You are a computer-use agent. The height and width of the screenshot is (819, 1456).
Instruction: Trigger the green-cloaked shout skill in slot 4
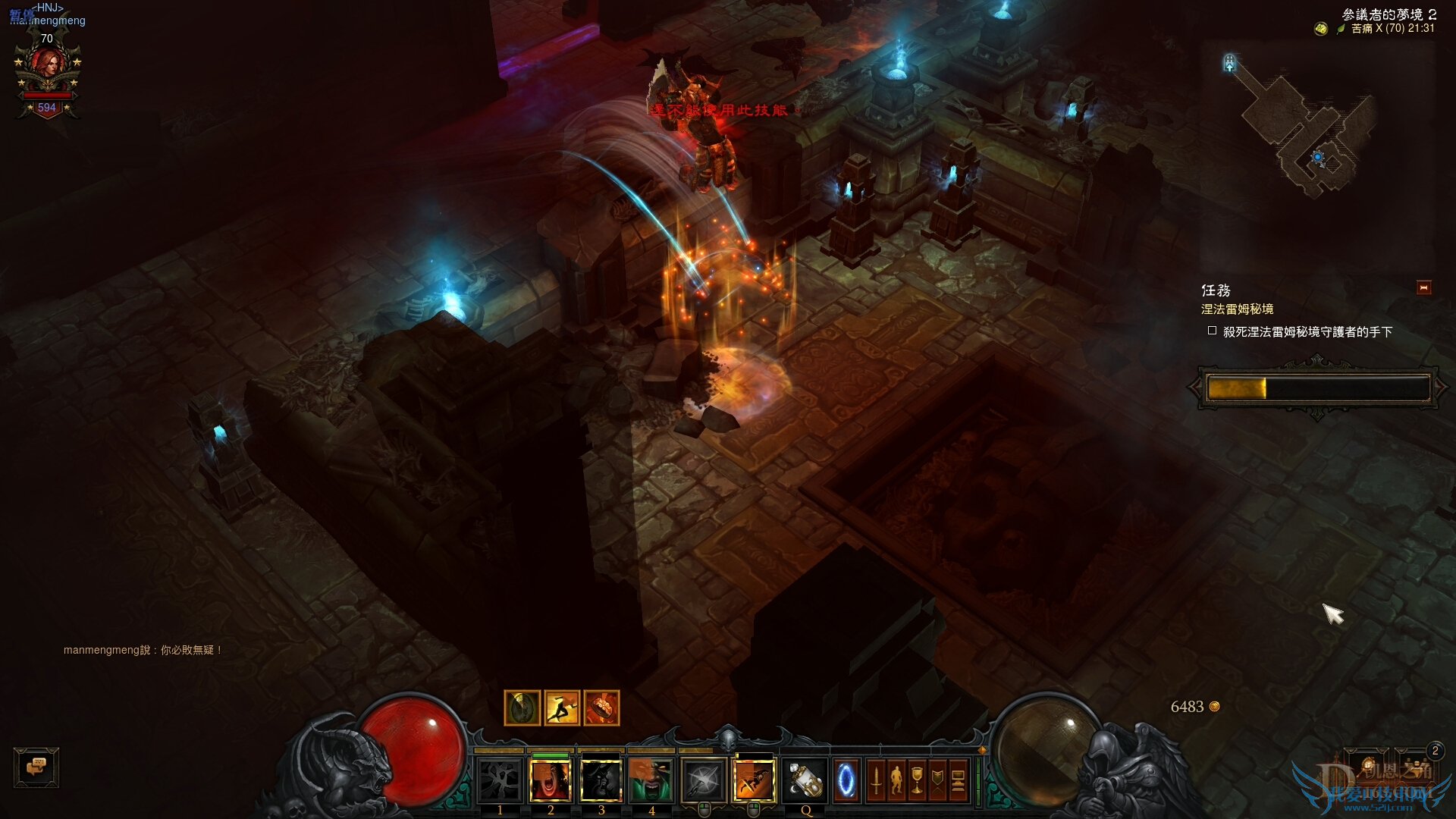tap(651, 781)
